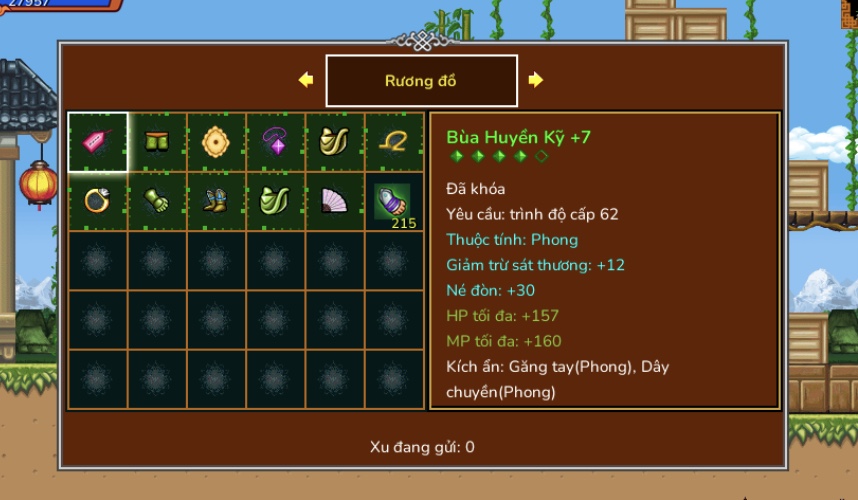Select the pink folding fan slot
858x500 pixels.
coord(334,201)
